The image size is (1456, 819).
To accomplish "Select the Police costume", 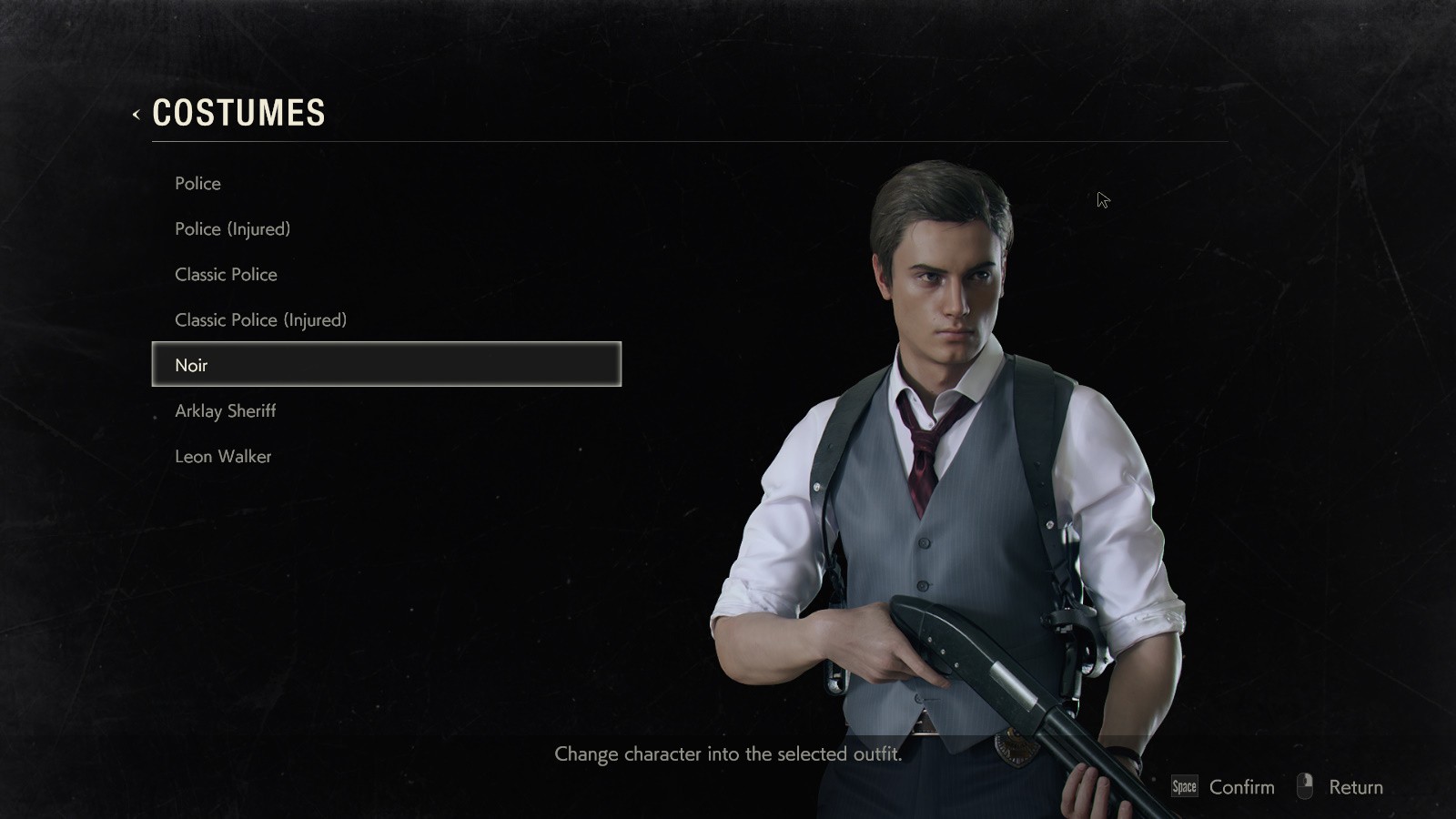I will 198,184.
